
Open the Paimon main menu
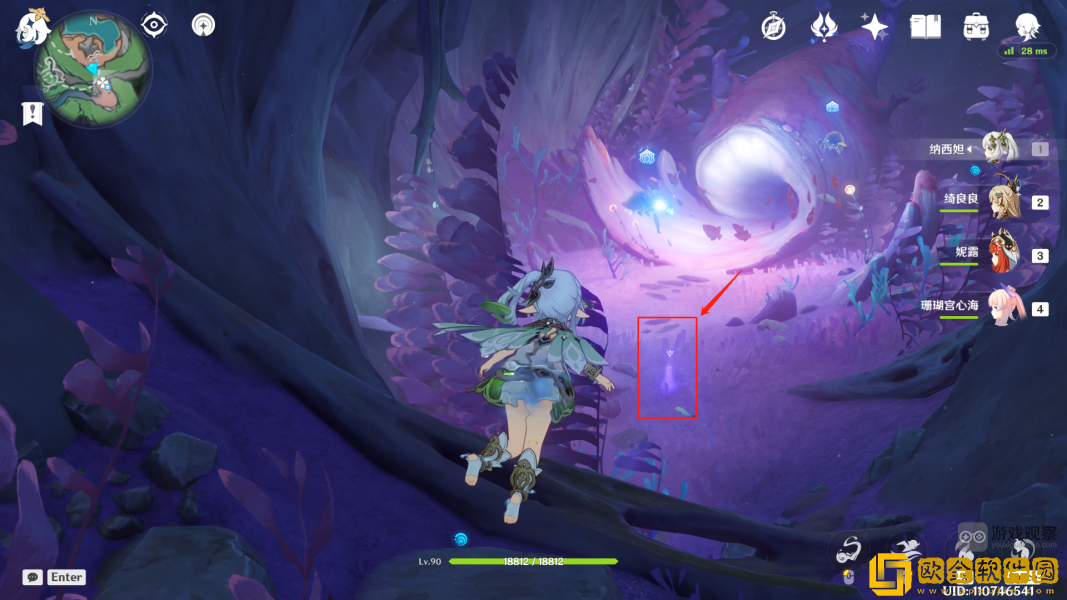(x=32, y=26)
